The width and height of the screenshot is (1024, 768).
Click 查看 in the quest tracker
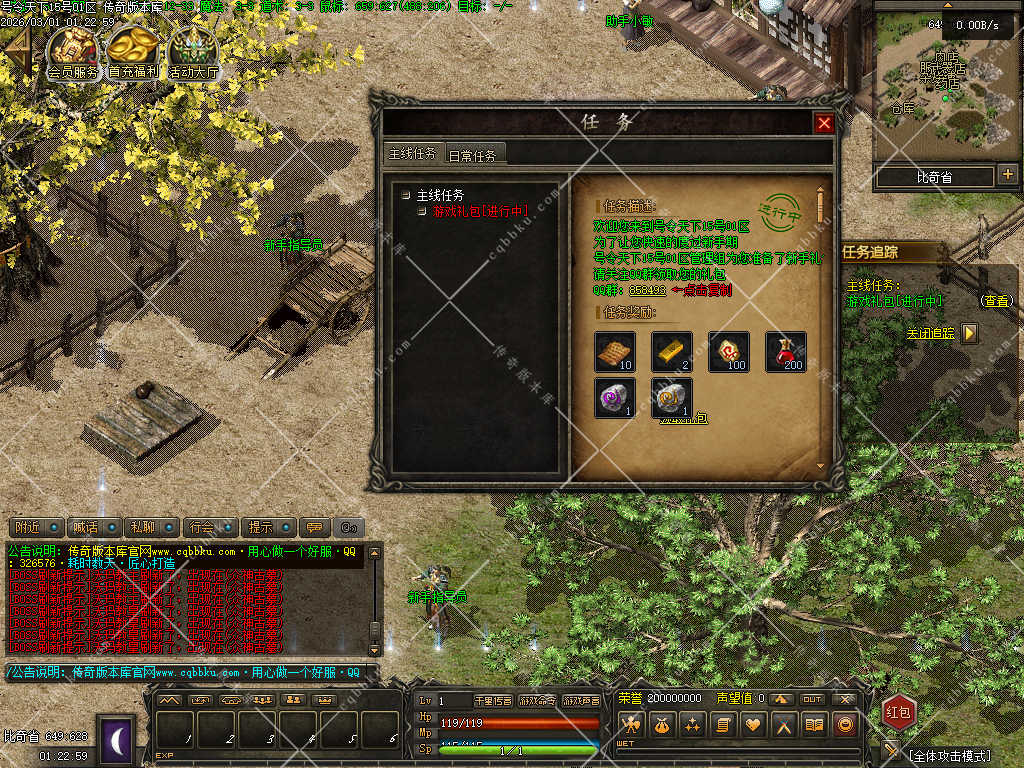[995, 300]
